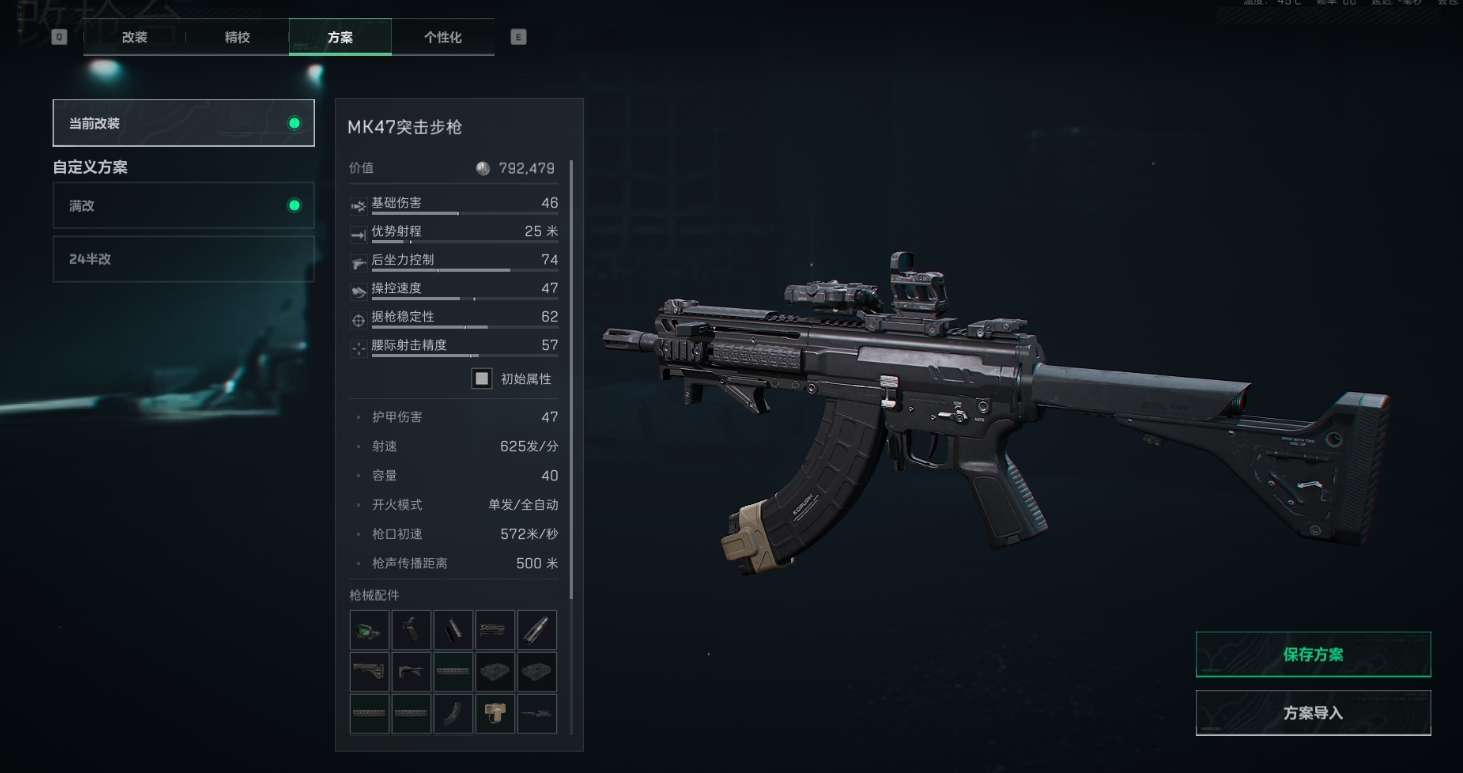
Task: Choose the tan magazine base attachment slot
Action: click(495, 714)
